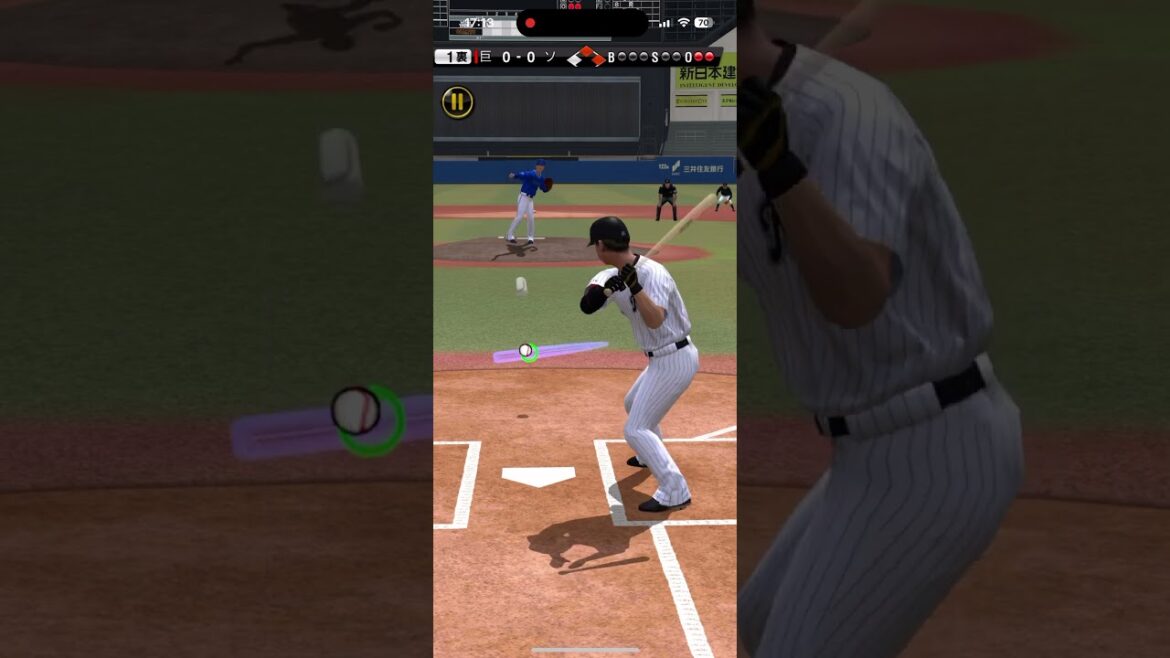1170x658 pixels.
Task: Pause the game with the yellow pause button
Action: point(457,101)
